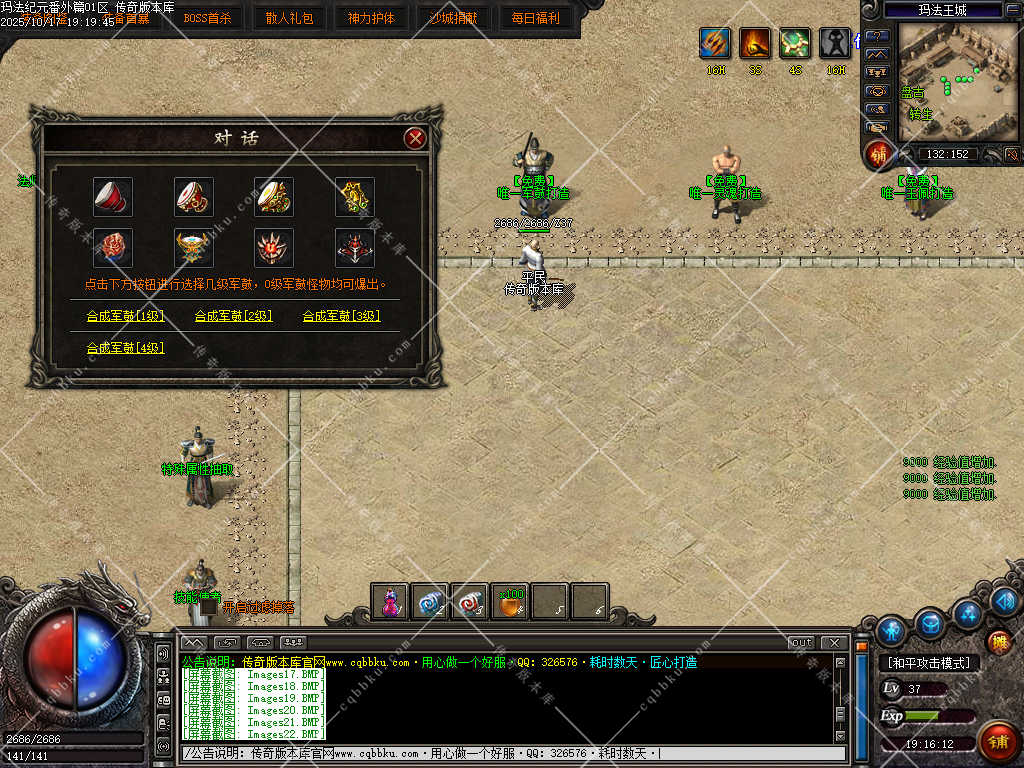The image size is (1024, 768).
Task: Use the orange x100 item slot
Action: pos(510,602)
